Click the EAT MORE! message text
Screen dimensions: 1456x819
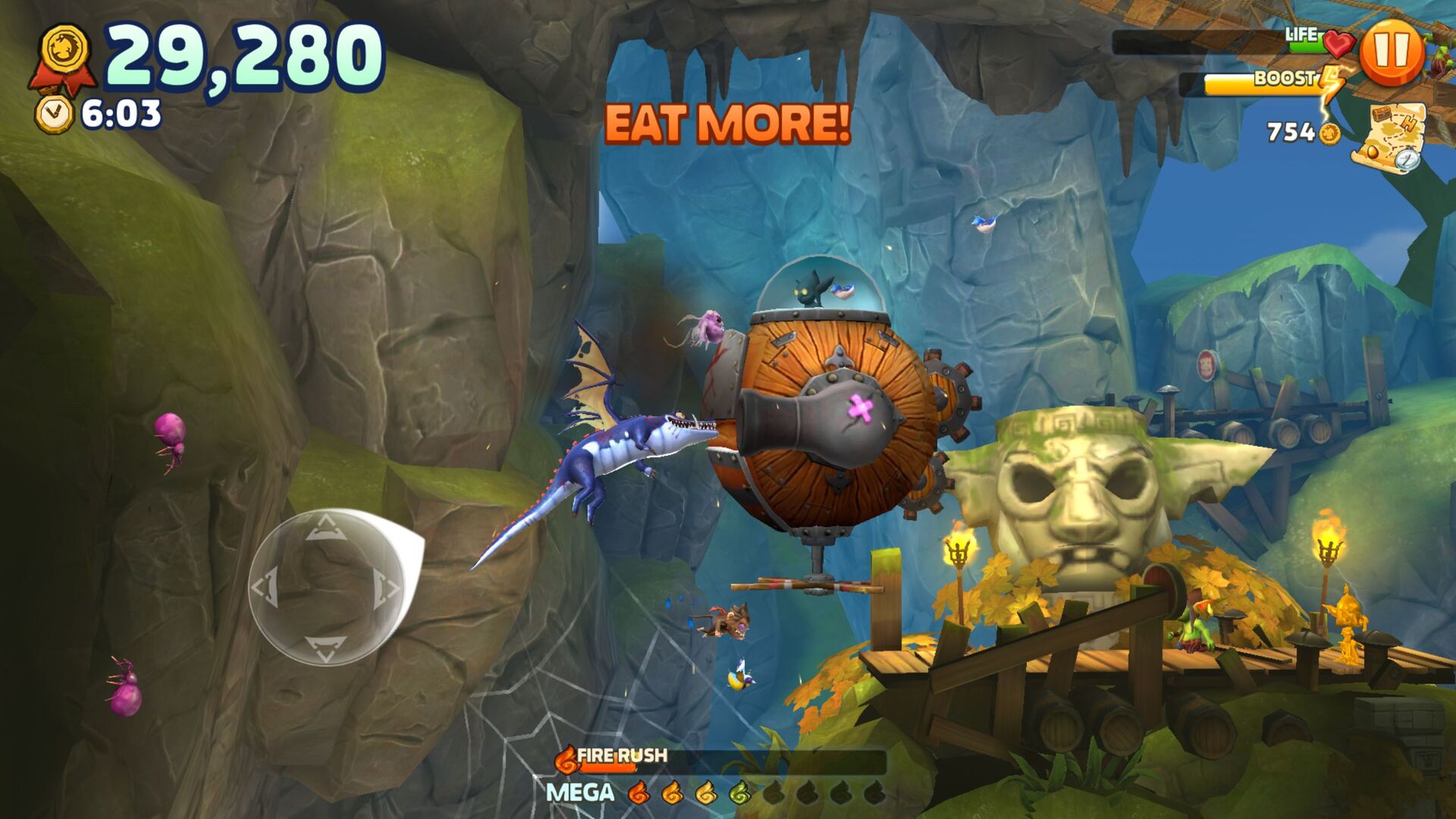pos(728,121)
